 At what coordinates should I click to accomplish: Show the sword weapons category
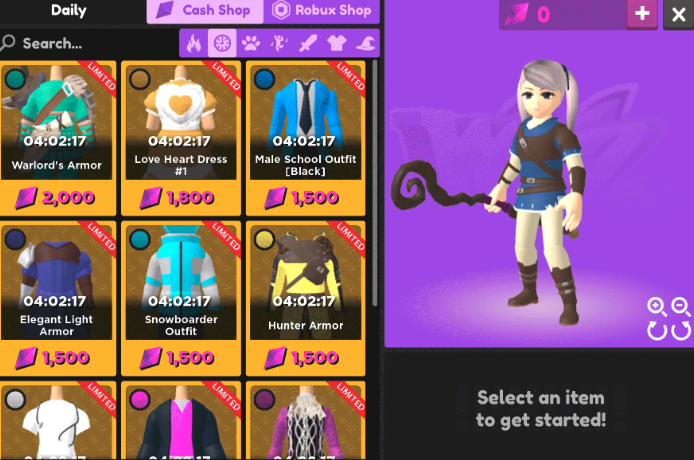click(307, 43)
